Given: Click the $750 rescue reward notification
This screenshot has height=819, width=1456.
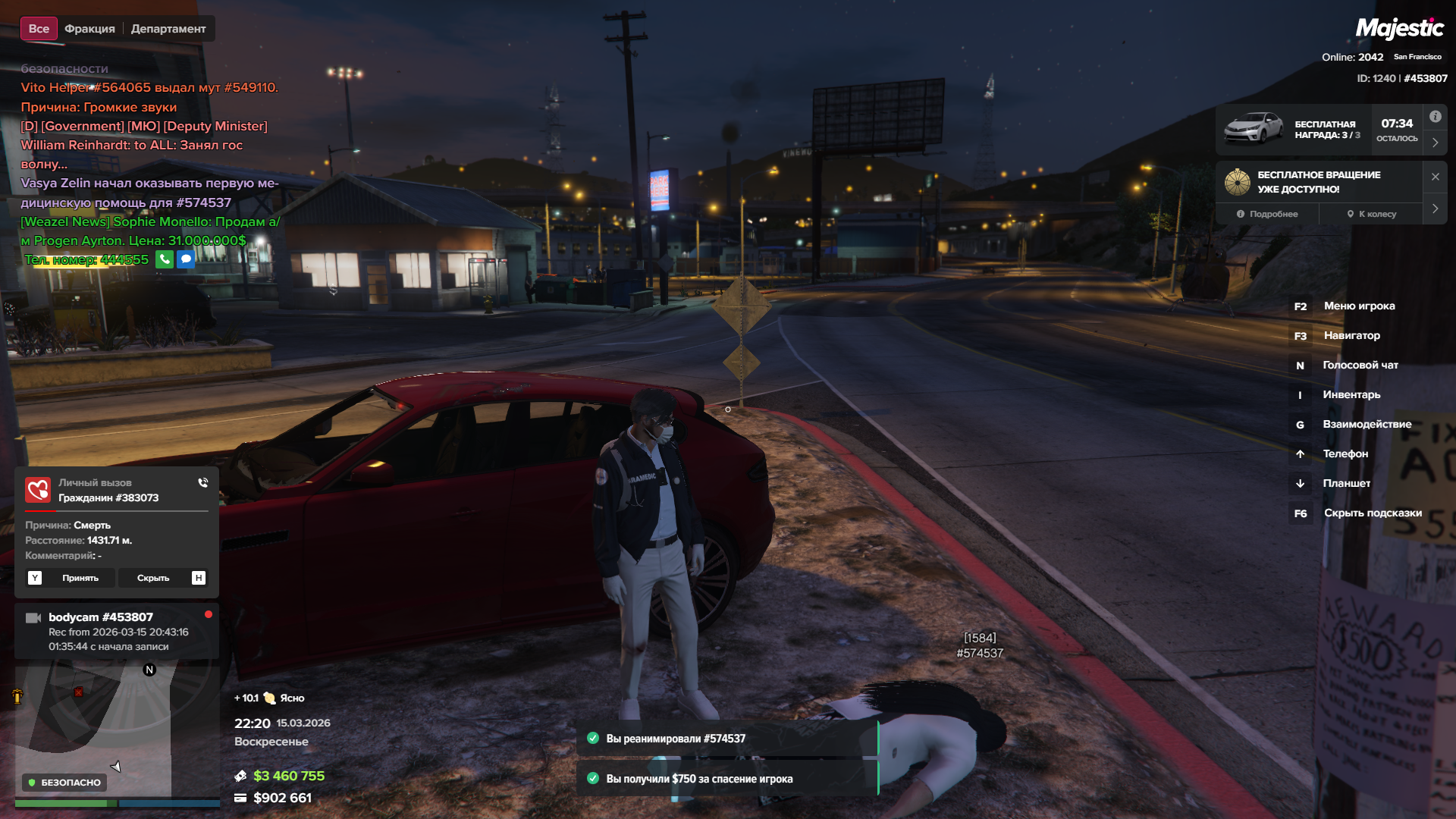Looking at the screenshot, I should click(726, 779).
